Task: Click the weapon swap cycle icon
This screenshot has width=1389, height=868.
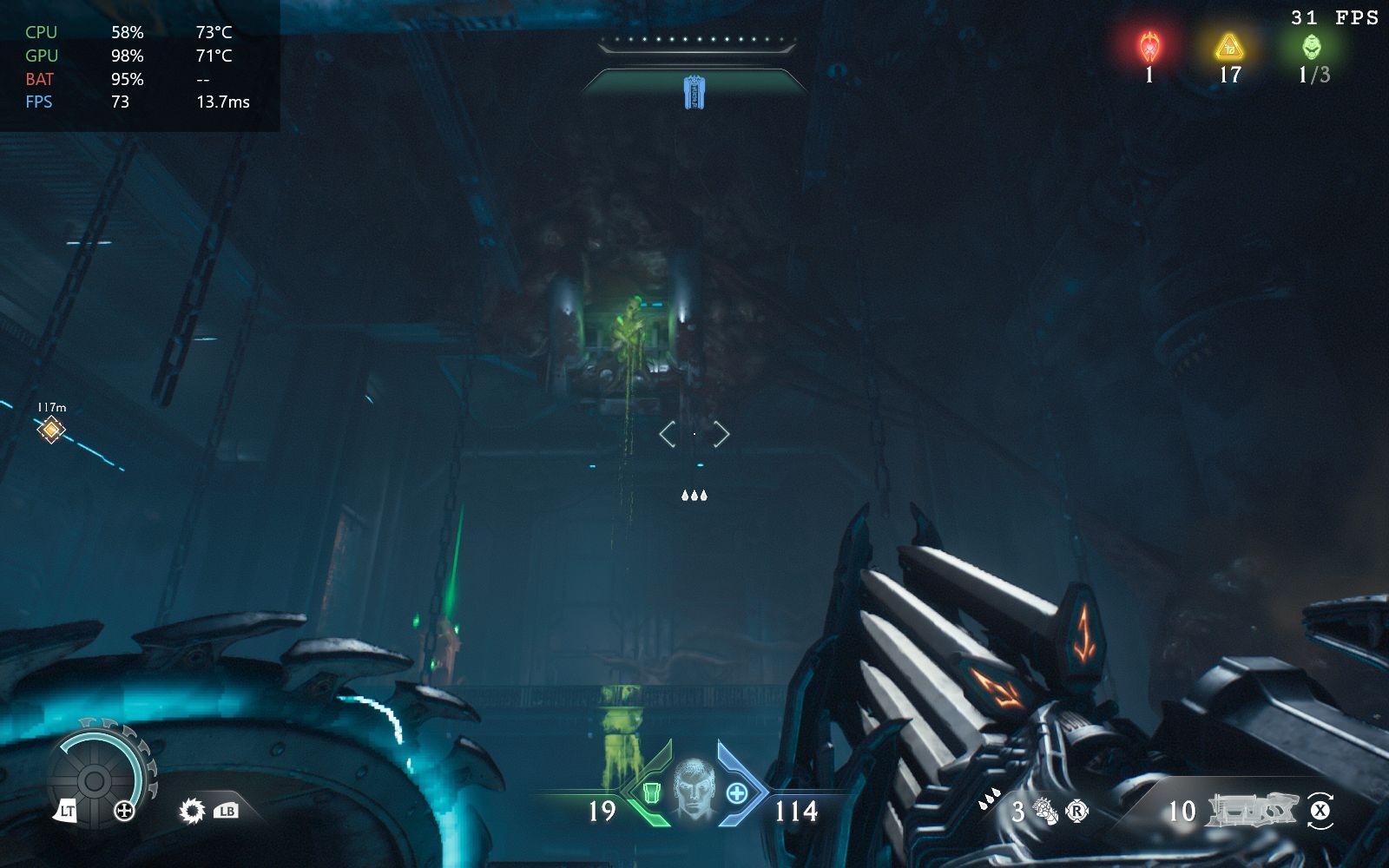Action: (x=1320, y=810)
